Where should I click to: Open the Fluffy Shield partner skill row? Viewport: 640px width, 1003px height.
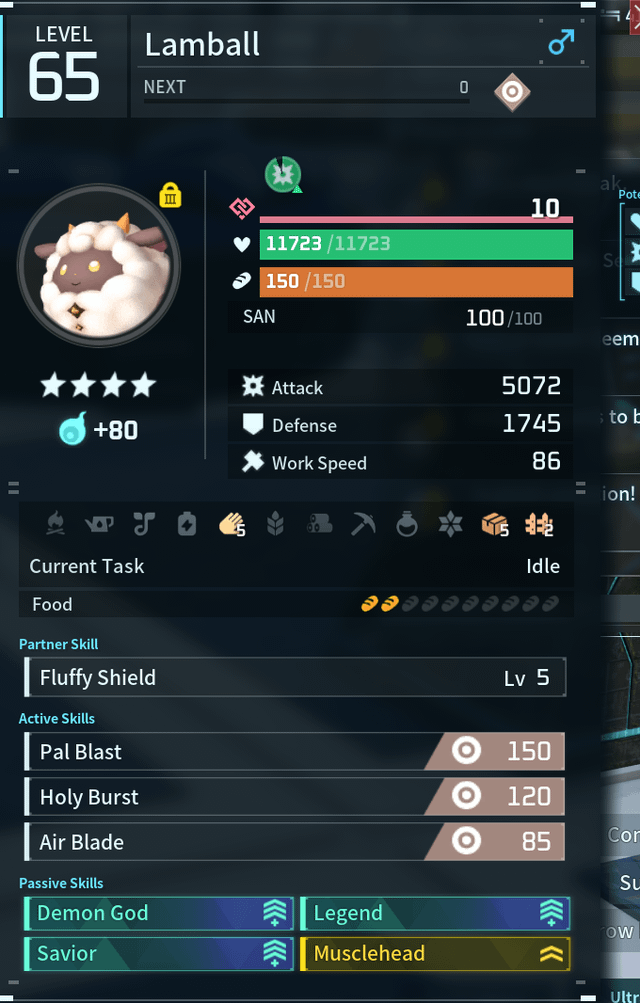(x=294, y=678)
